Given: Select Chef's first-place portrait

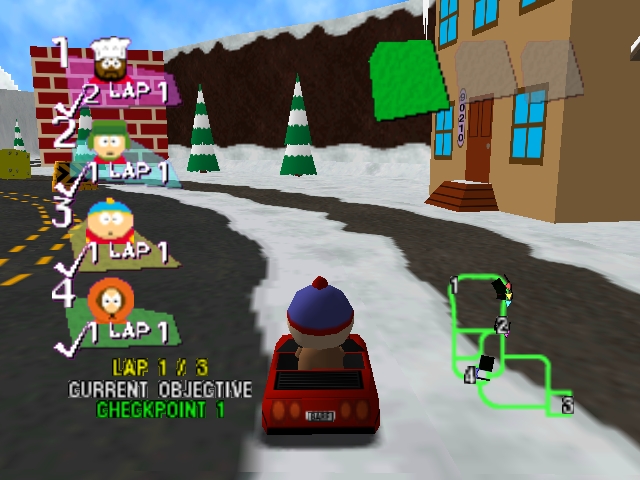Looking at the screenshot, I should click(x=109, y=62).
